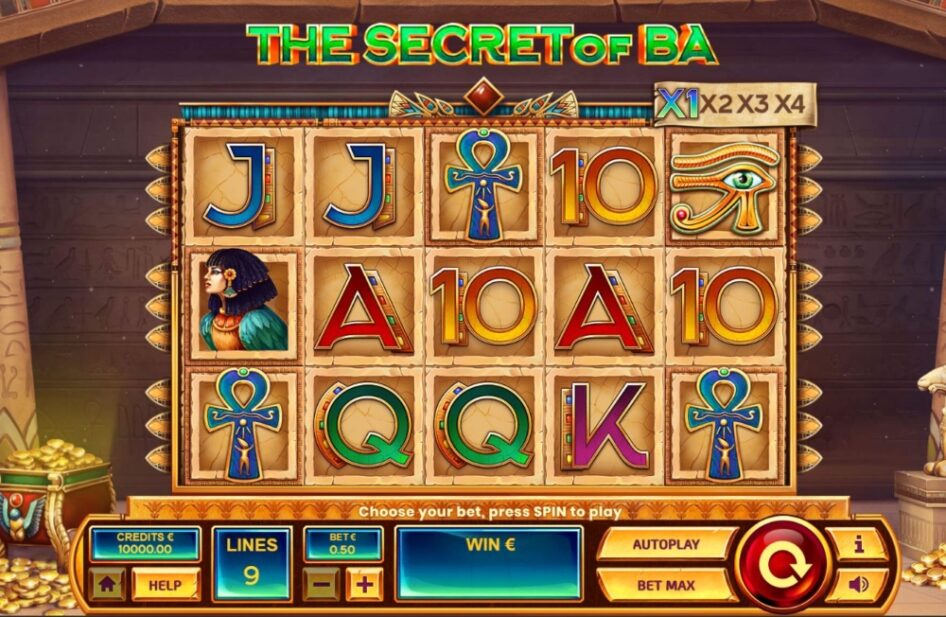Start Autoplay mode
946x617 pixels.
[x=666, y=545]
